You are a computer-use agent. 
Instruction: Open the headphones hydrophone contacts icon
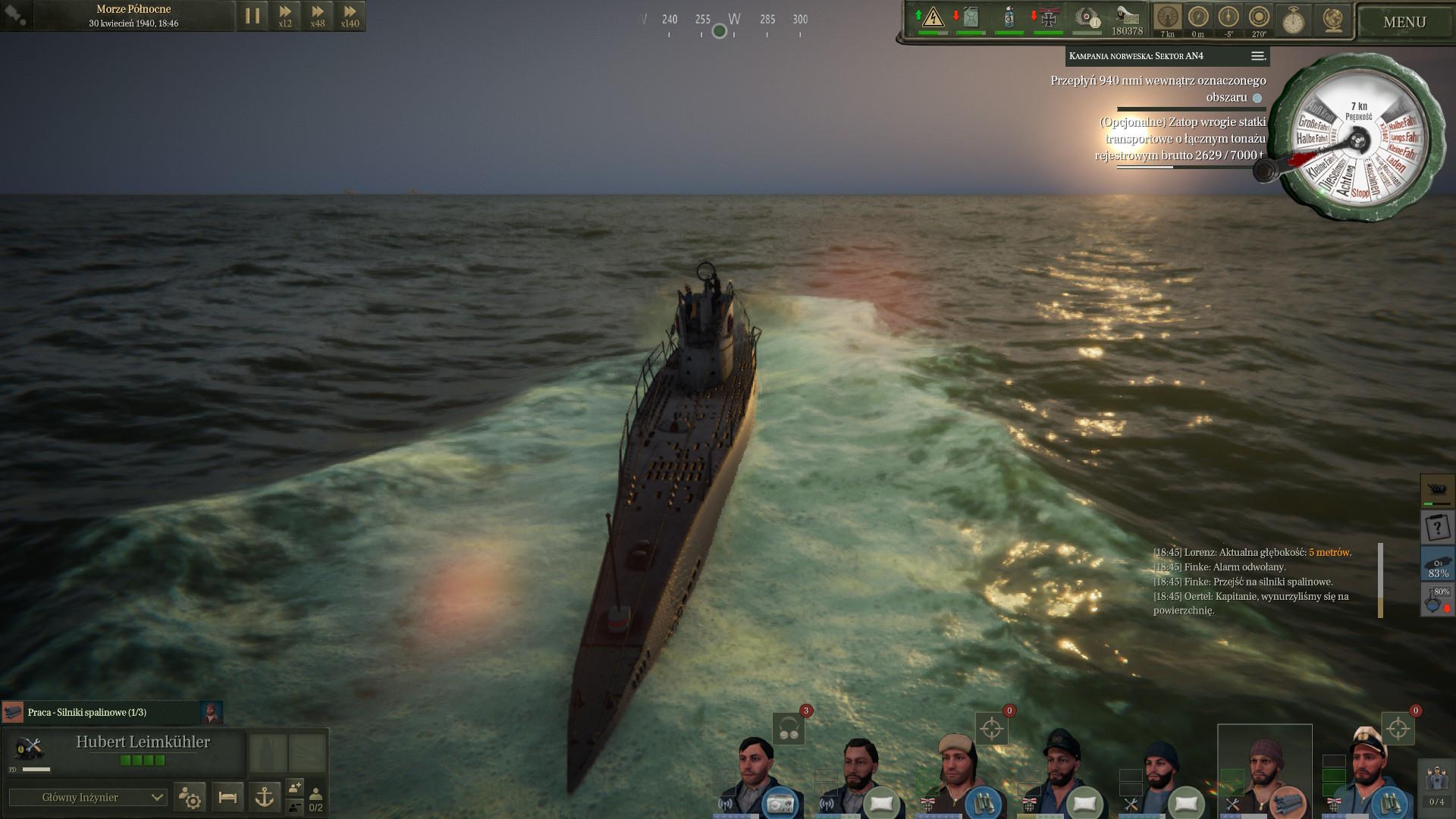(x=789, y=730)
